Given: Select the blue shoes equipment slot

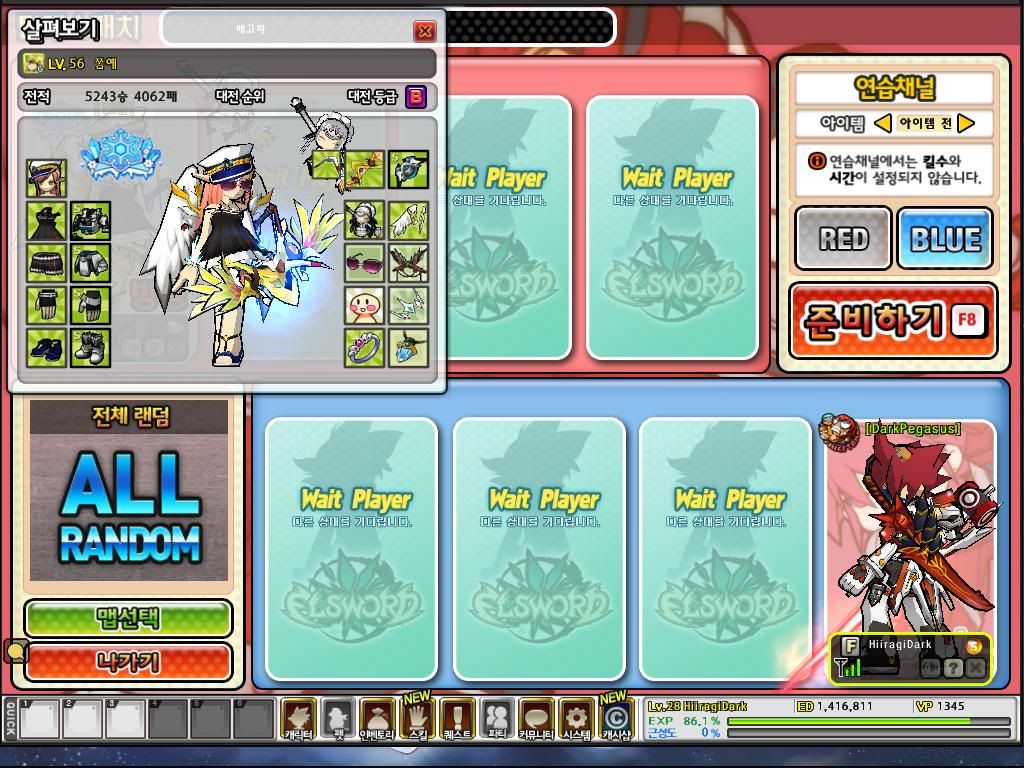Looking at the screenshot, I should (46, 347).
